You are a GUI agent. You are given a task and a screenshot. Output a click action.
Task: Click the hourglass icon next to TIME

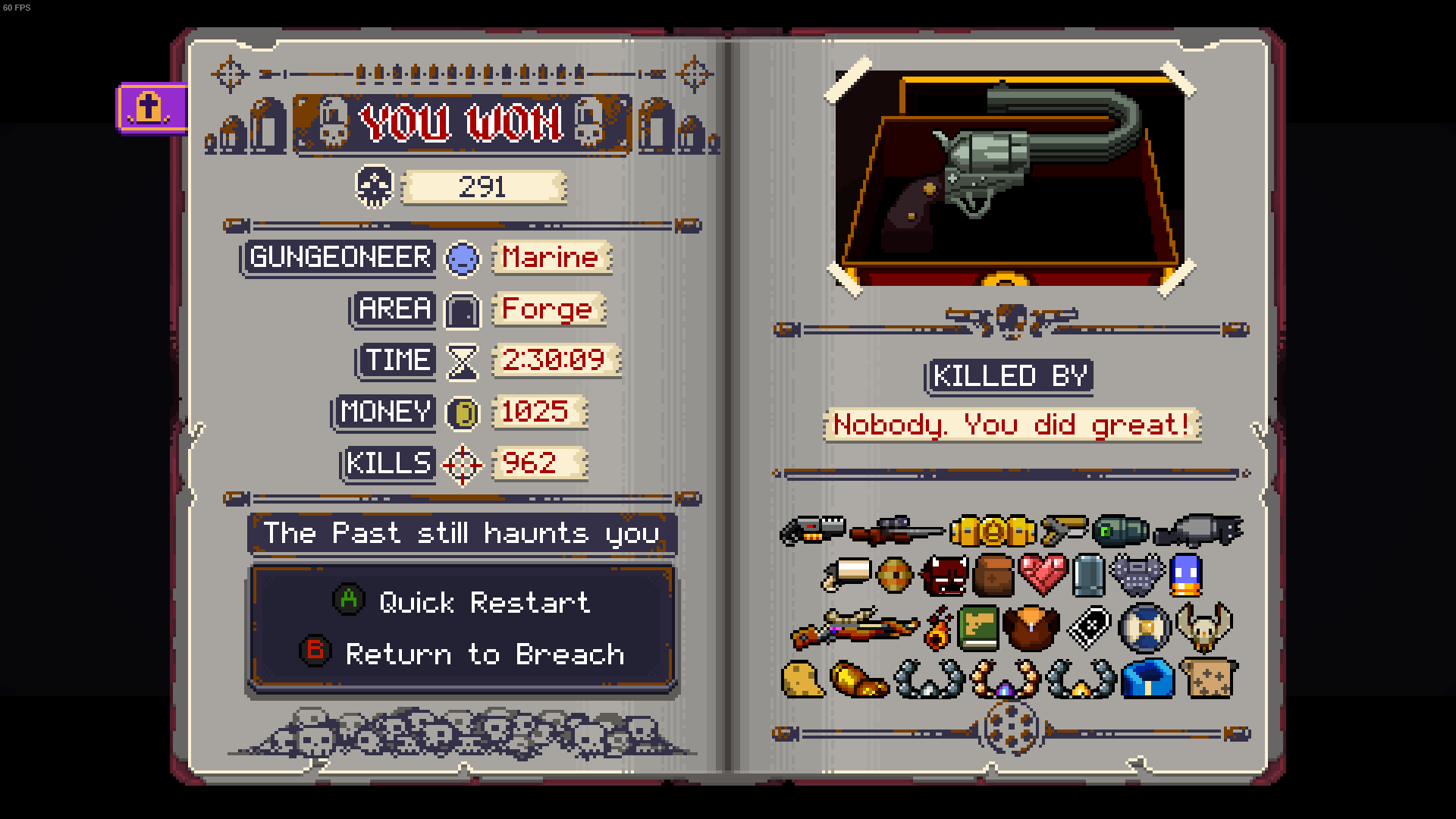pyautogui.click(x=463, y=360)
